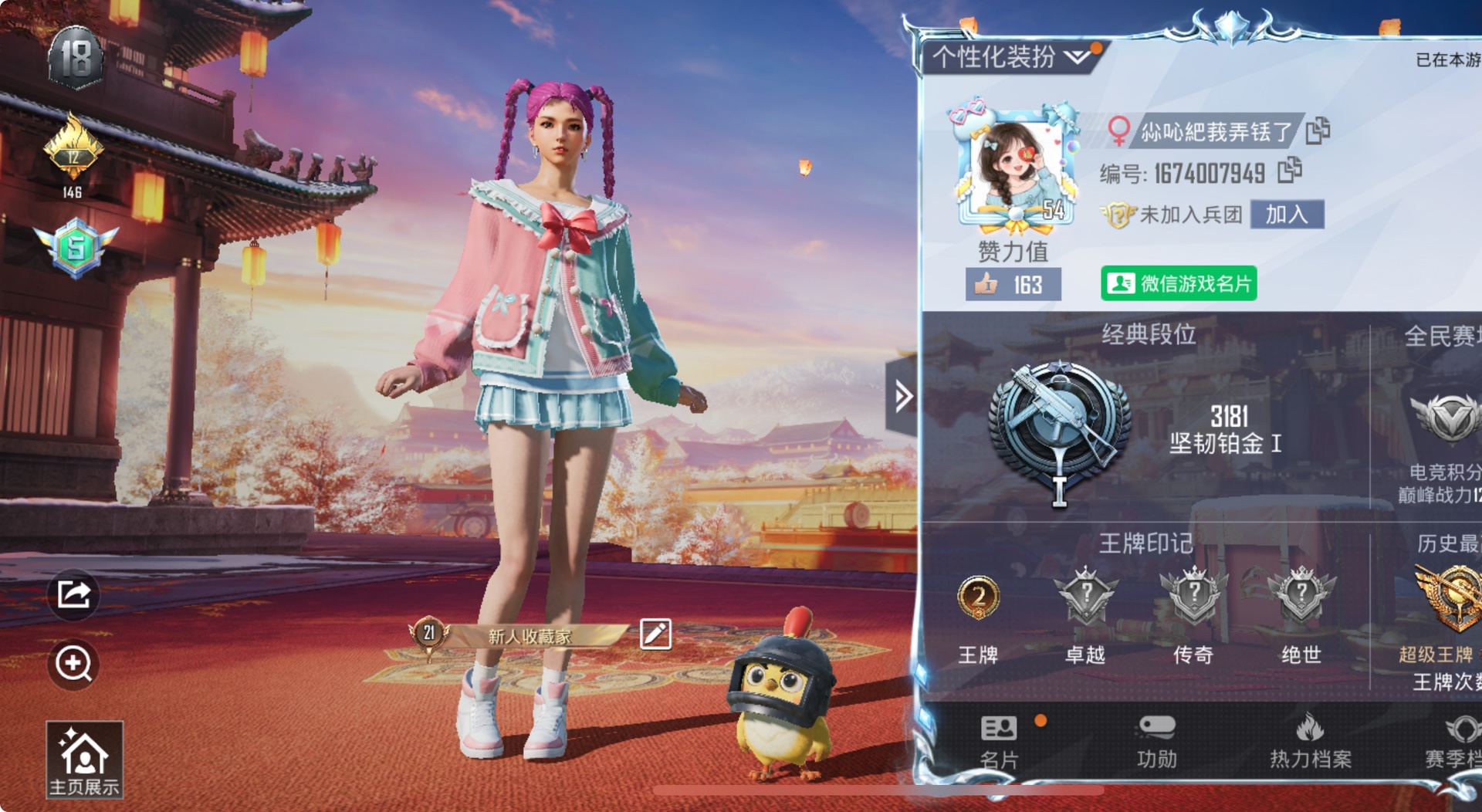The width and height of the screenshot is (1482, 812).
Task: Tap the share icon
Action: 73,594
